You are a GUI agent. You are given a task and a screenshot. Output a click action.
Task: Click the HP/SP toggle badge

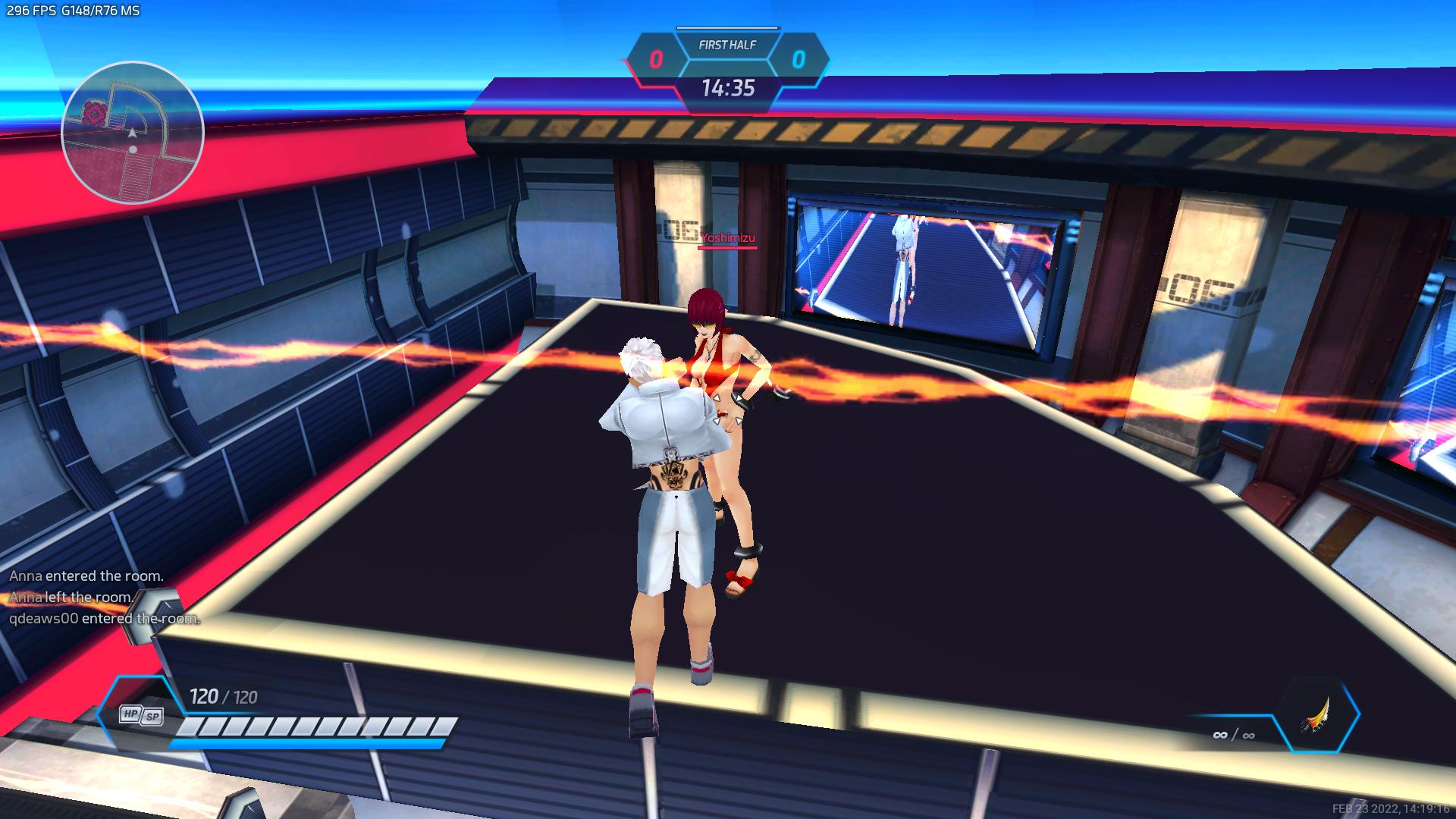(141, 715)
